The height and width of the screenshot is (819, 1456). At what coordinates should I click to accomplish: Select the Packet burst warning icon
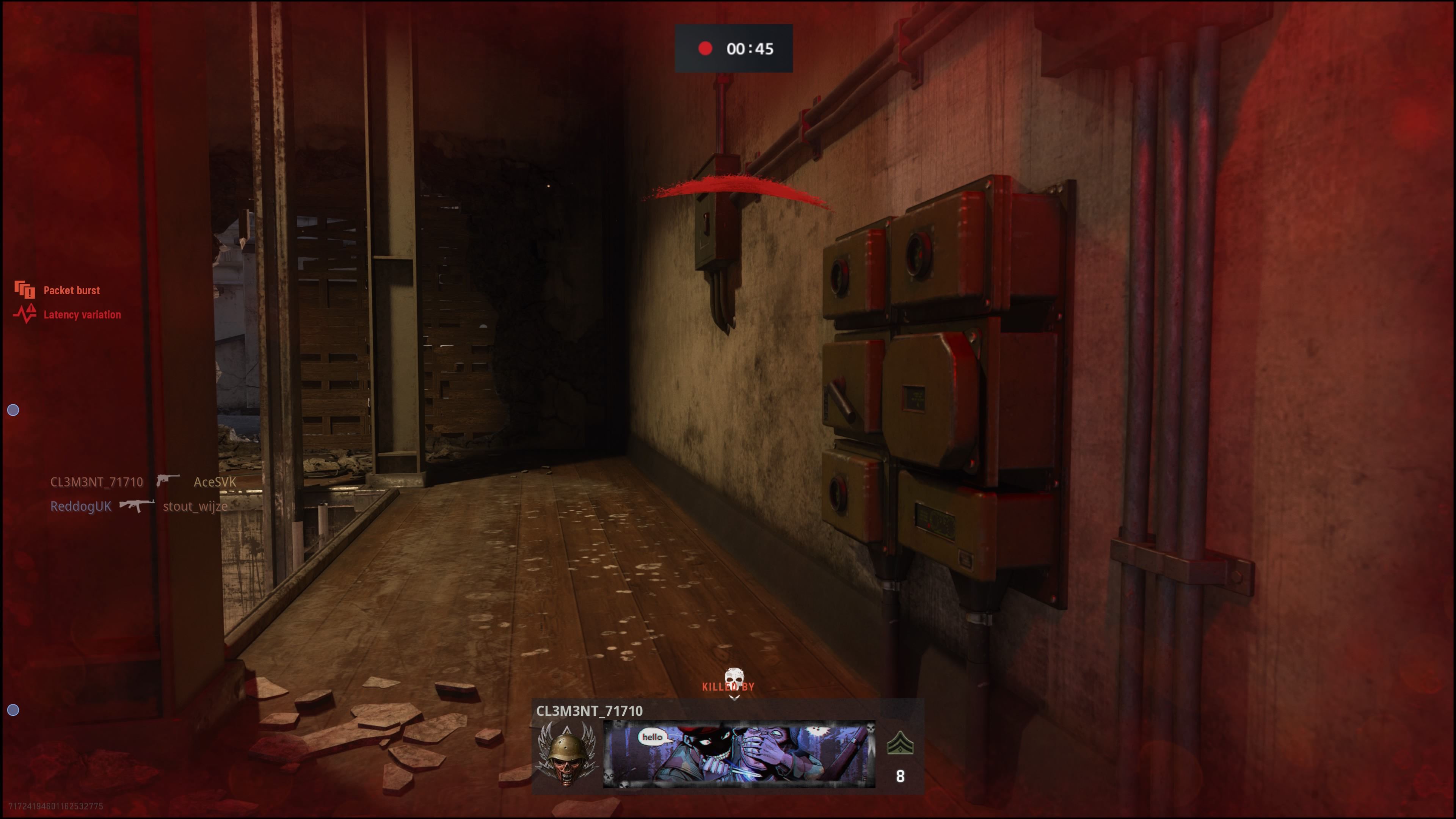point(24,290)
